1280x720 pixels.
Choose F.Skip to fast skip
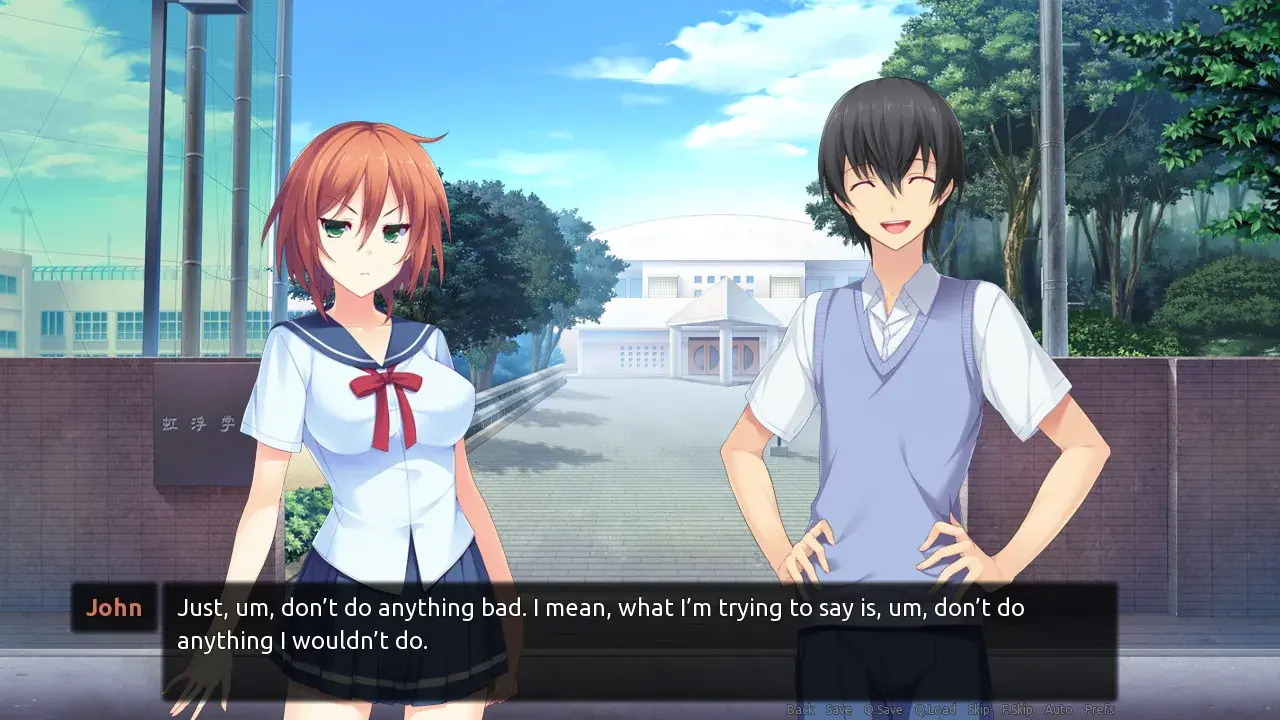[x=1017, y=710]
